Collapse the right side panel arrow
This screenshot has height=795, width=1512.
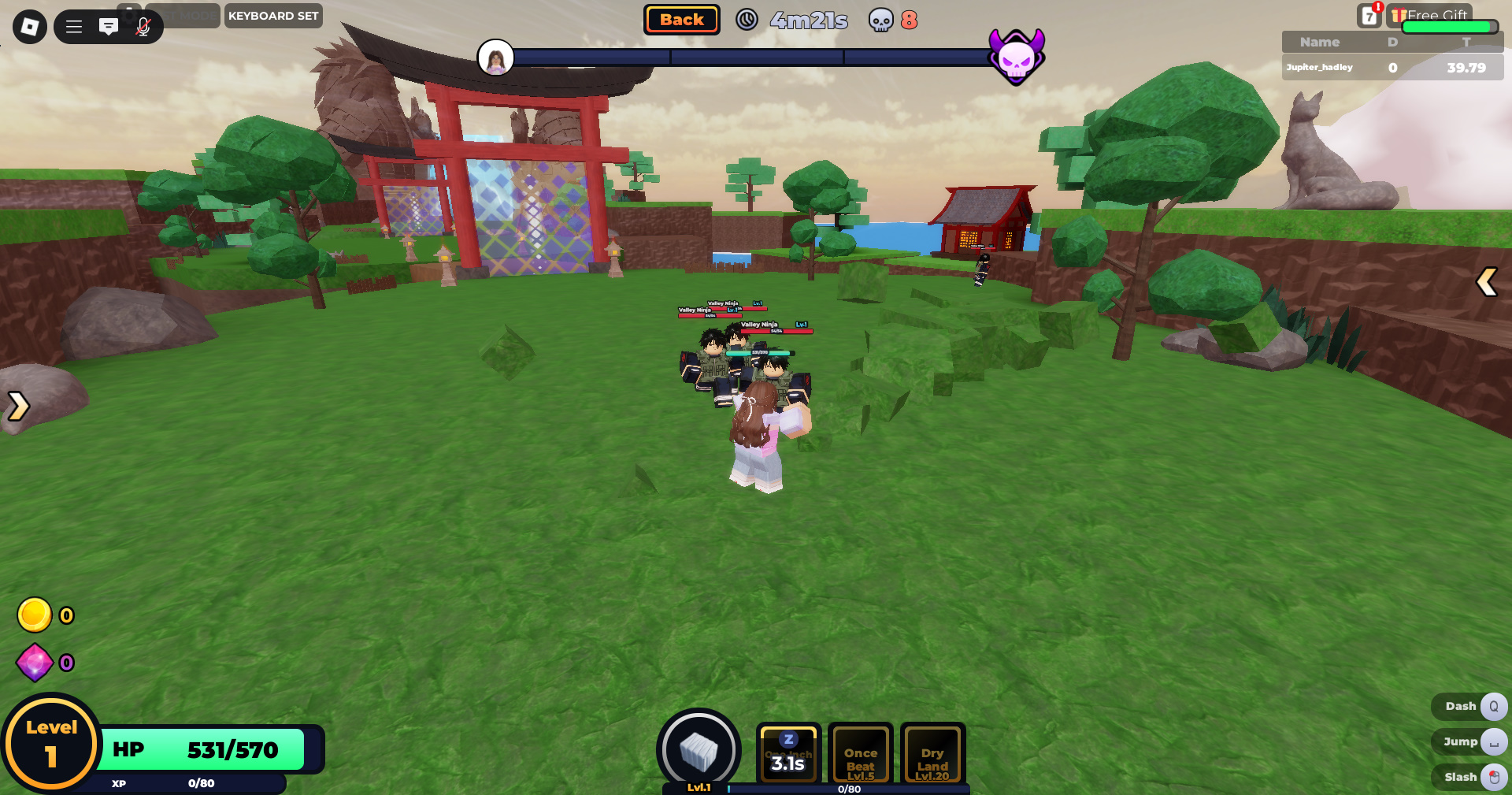(x=1486, y=281)
